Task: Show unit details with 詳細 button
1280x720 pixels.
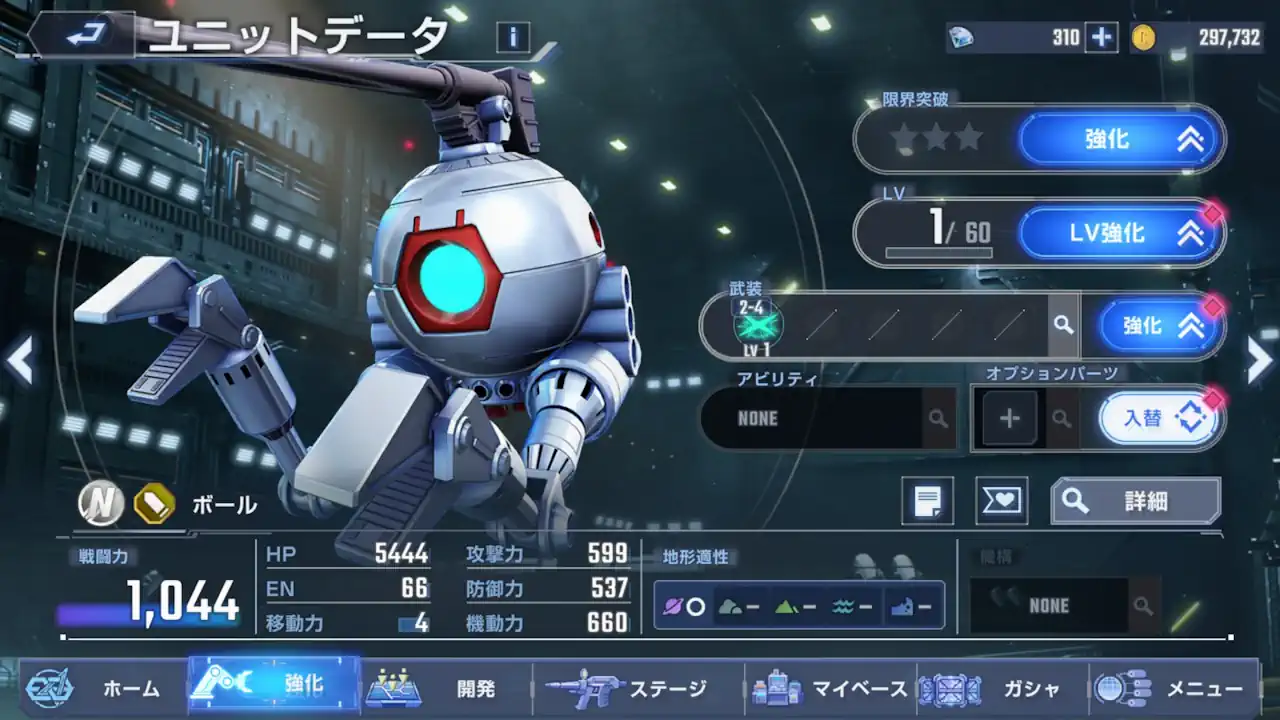Action: pos(1135,501)
